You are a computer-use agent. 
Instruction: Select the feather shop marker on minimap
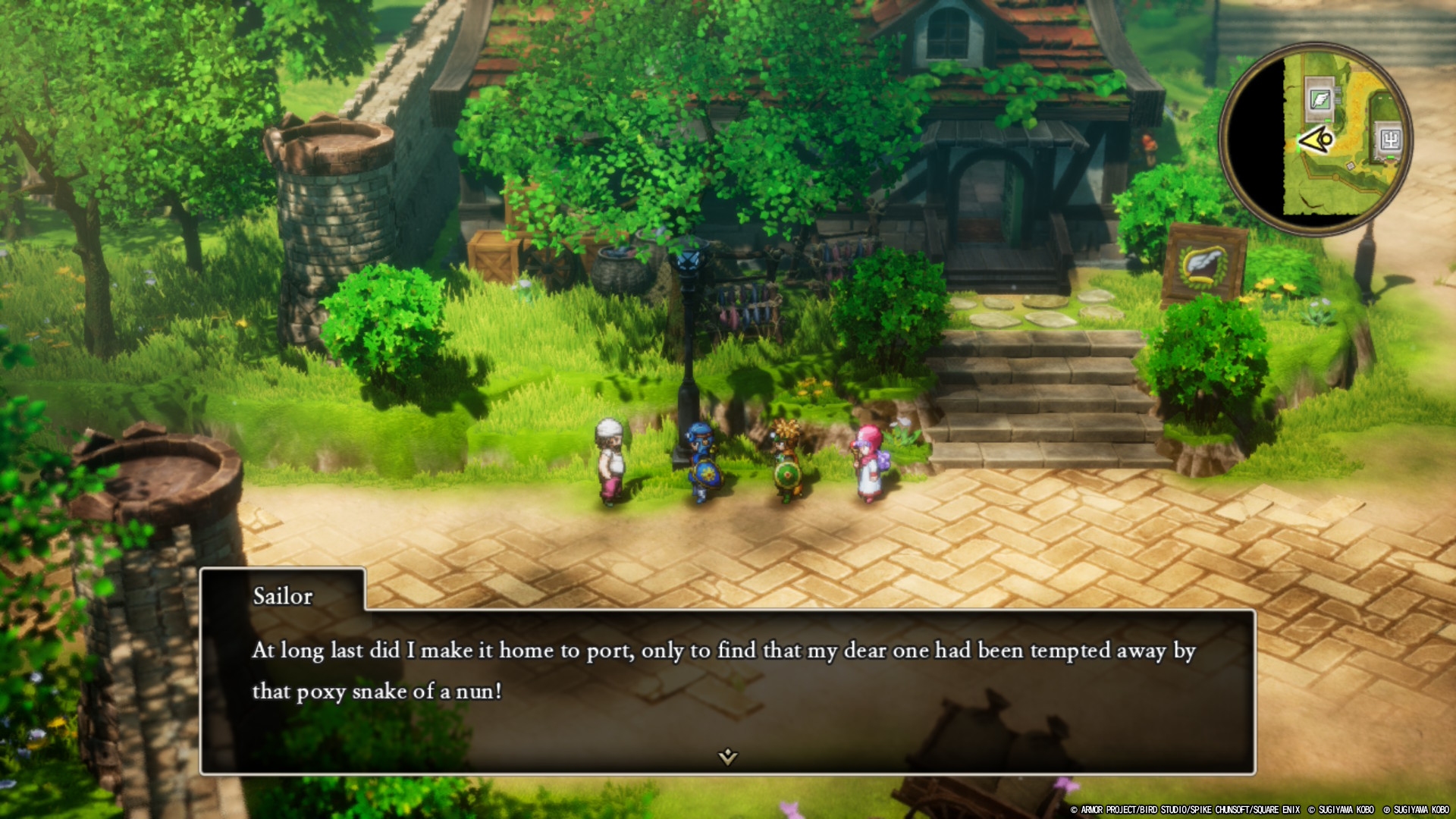pyautogui.click(x=1319, y=99)
